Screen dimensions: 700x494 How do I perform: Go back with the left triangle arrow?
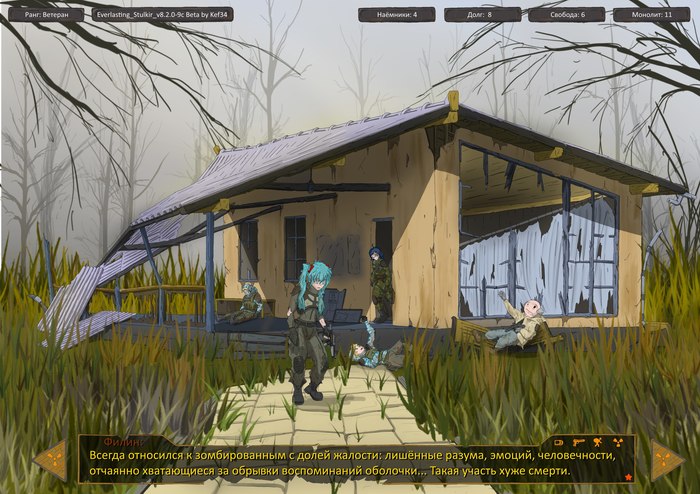click(x=50, y=459)
